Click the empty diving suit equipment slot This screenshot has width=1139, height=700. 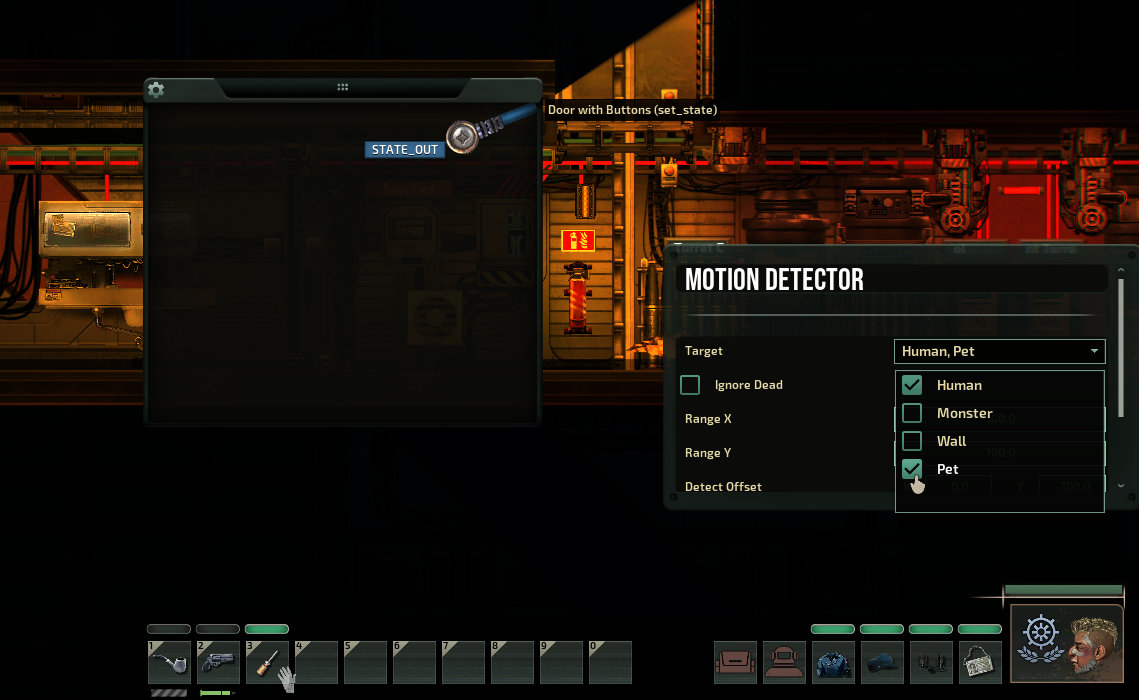coord(784,662)
